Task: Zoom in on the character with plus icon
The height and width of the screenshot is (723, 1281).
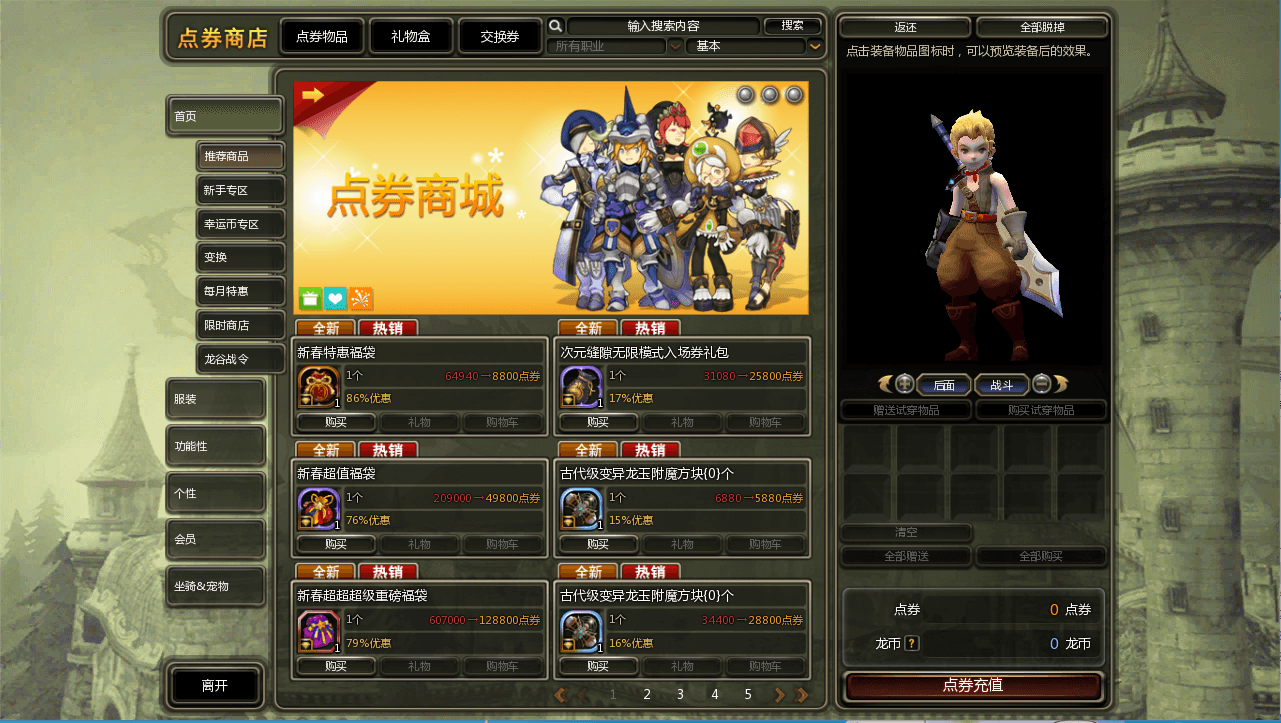Action: [905, 384]
